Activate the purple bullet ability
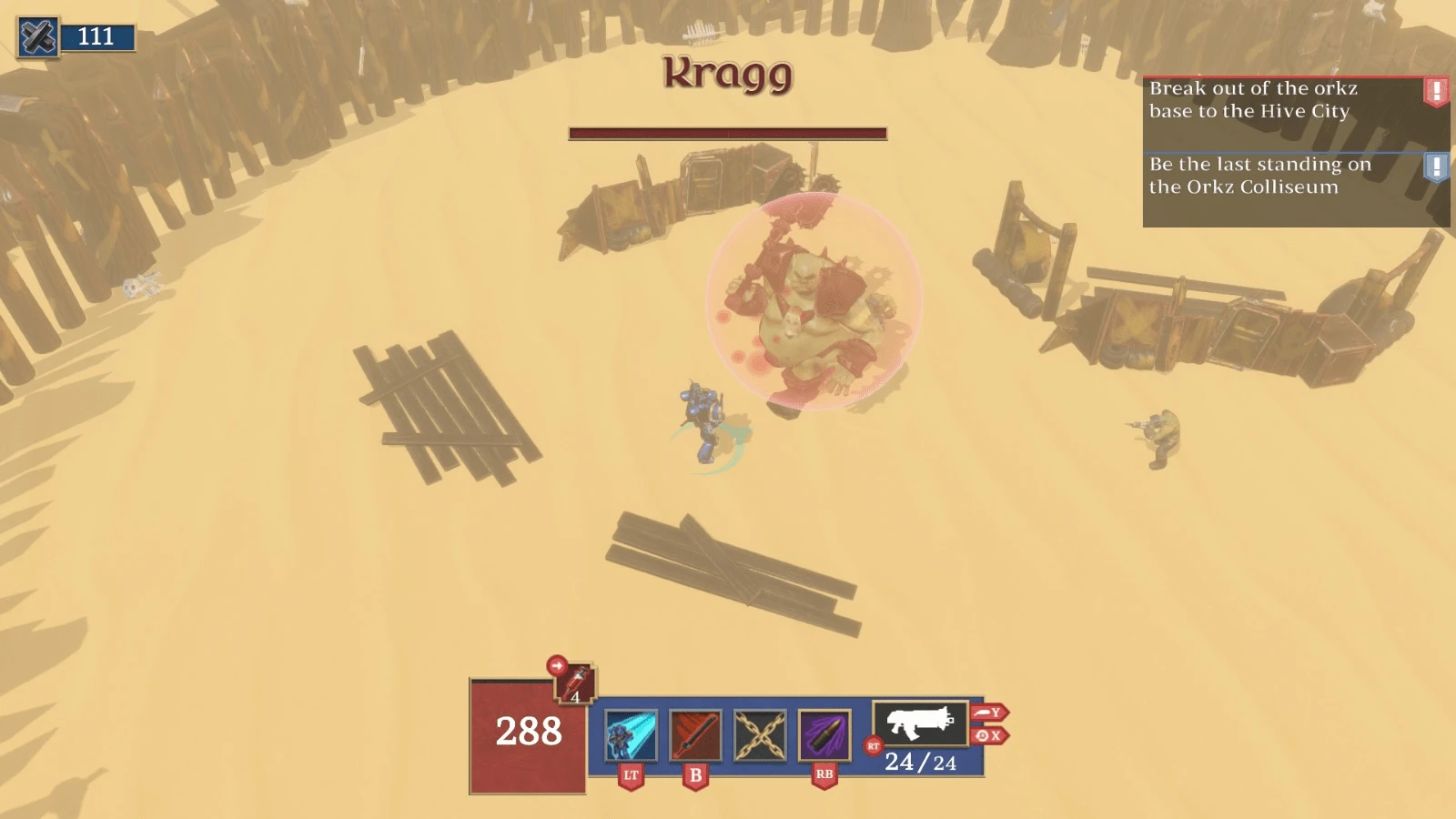The image size is (1456, 819). click(824, 735)
